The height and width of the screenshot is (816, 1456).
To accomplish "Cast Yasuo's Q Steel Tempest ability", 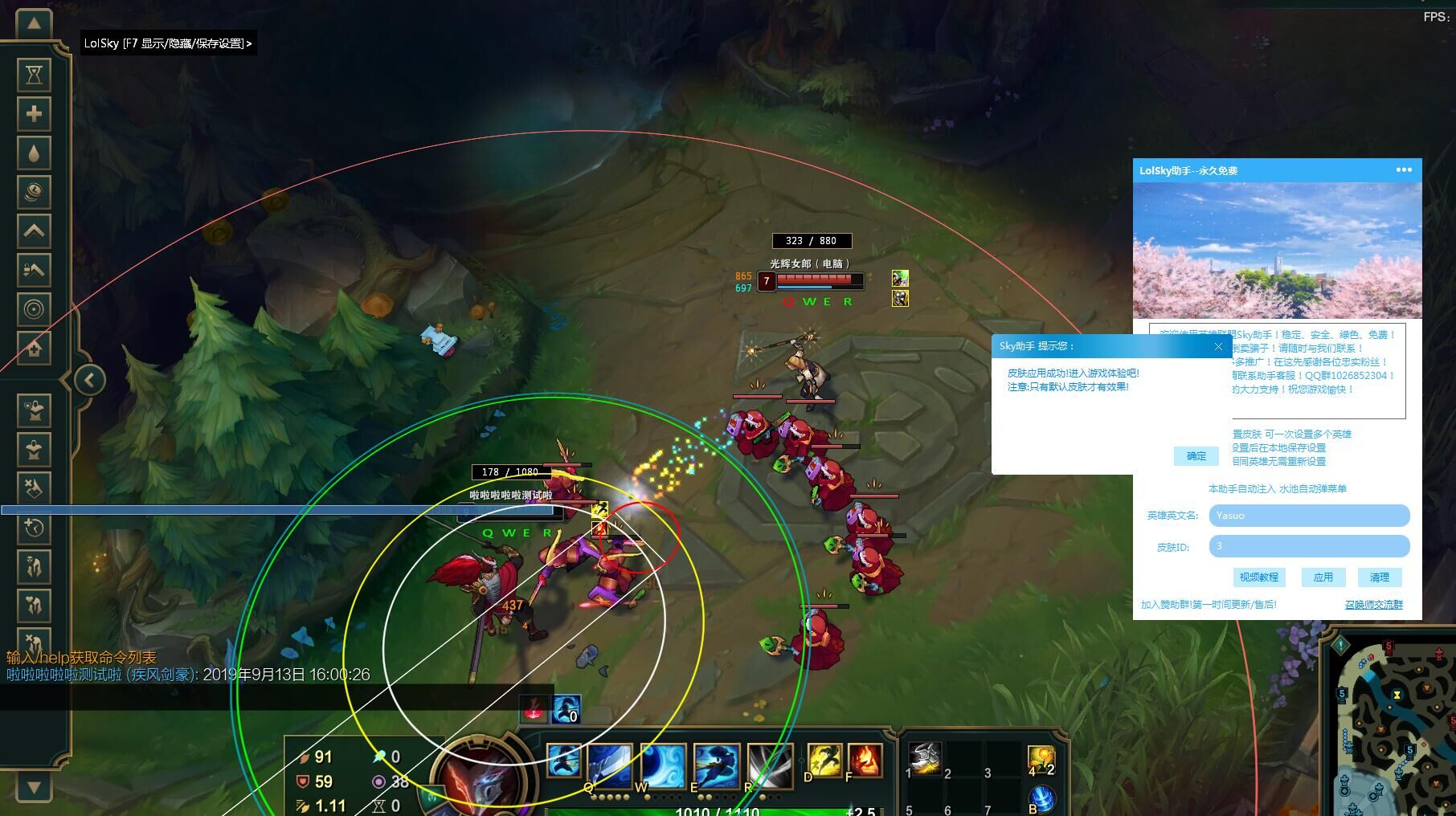I will tap(609, 764).
